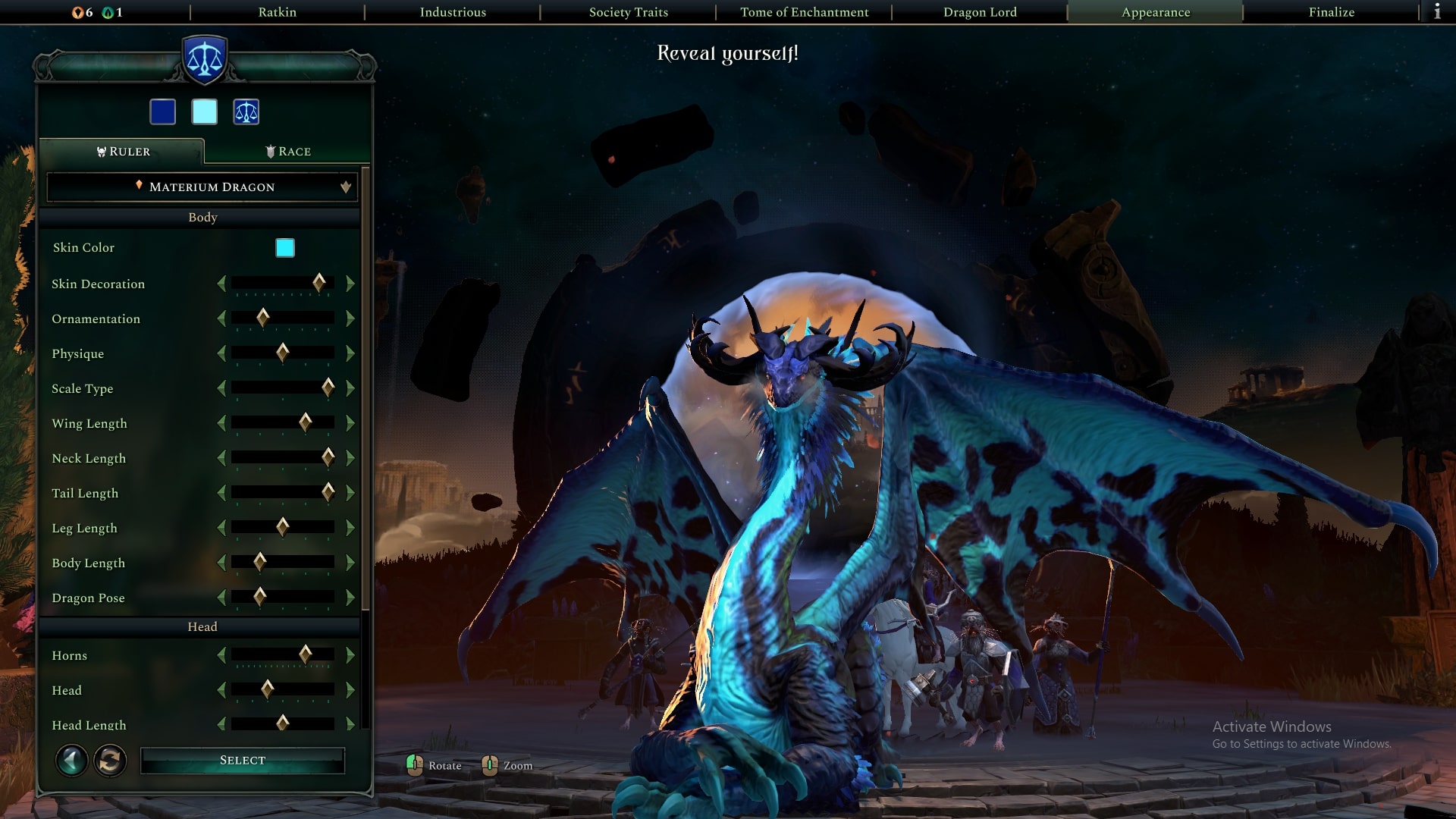Pick a new Skin Color swatch

[285, 248]
